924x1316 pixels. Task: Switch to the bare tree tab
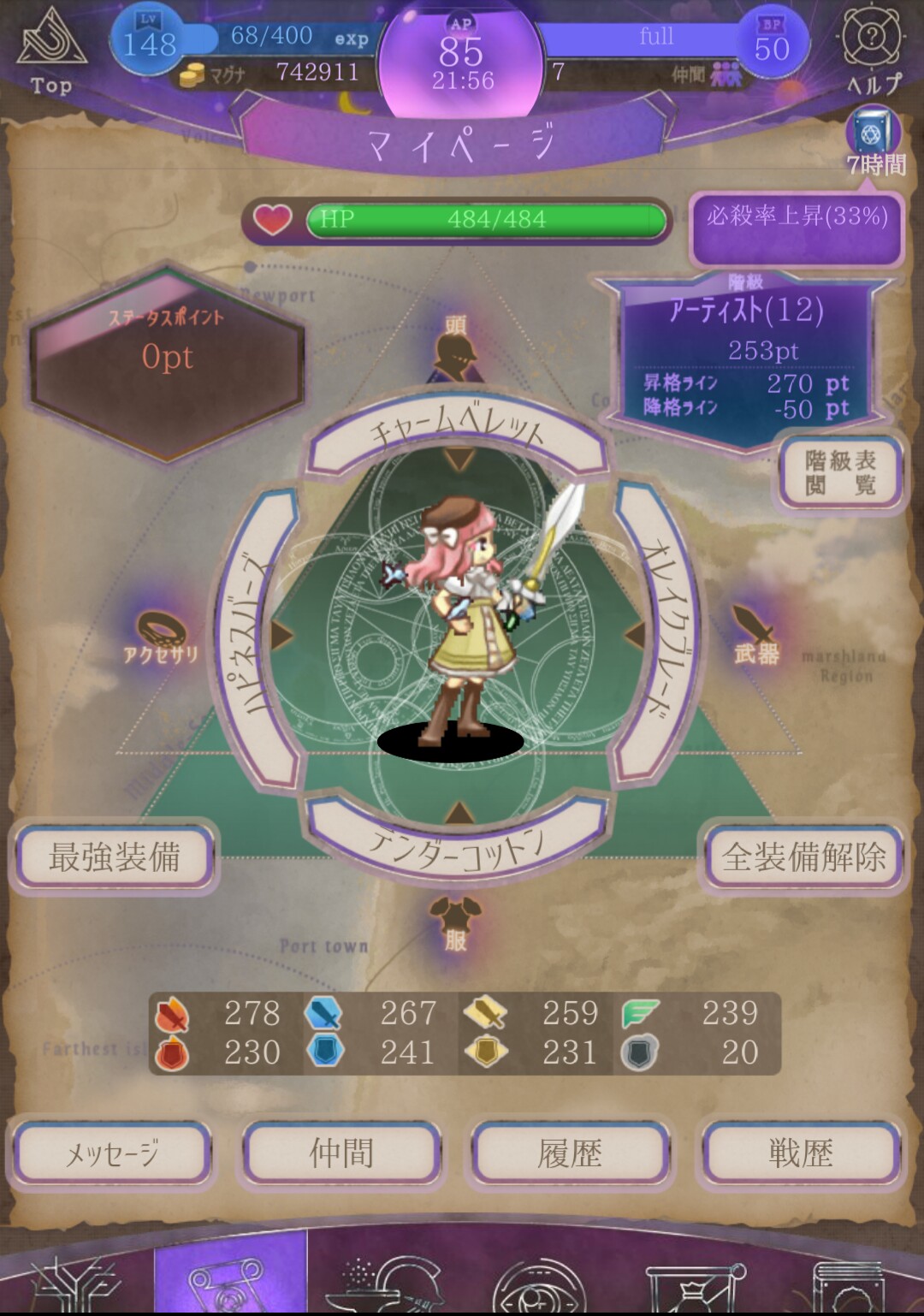[77, 1279]
